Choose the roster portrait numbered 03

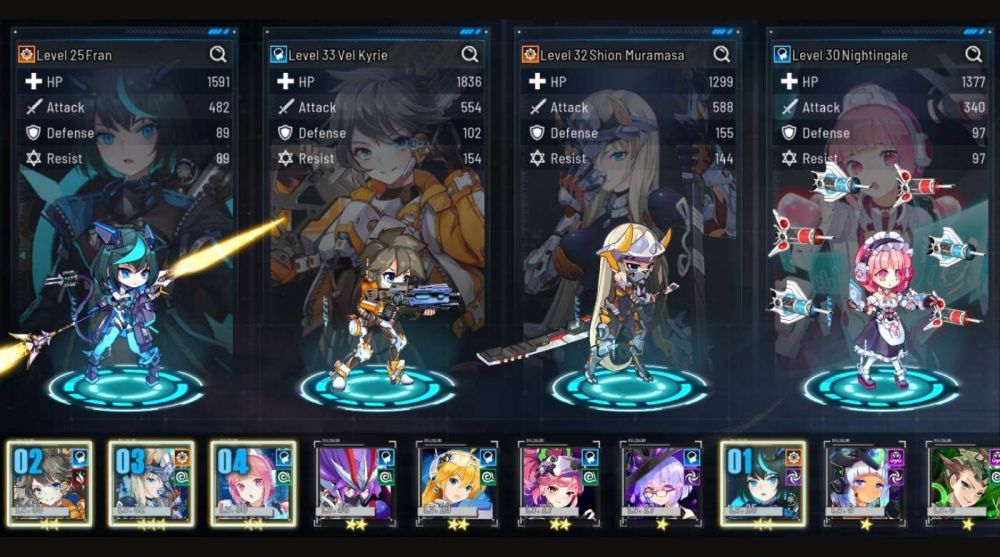tap(151, 483)
